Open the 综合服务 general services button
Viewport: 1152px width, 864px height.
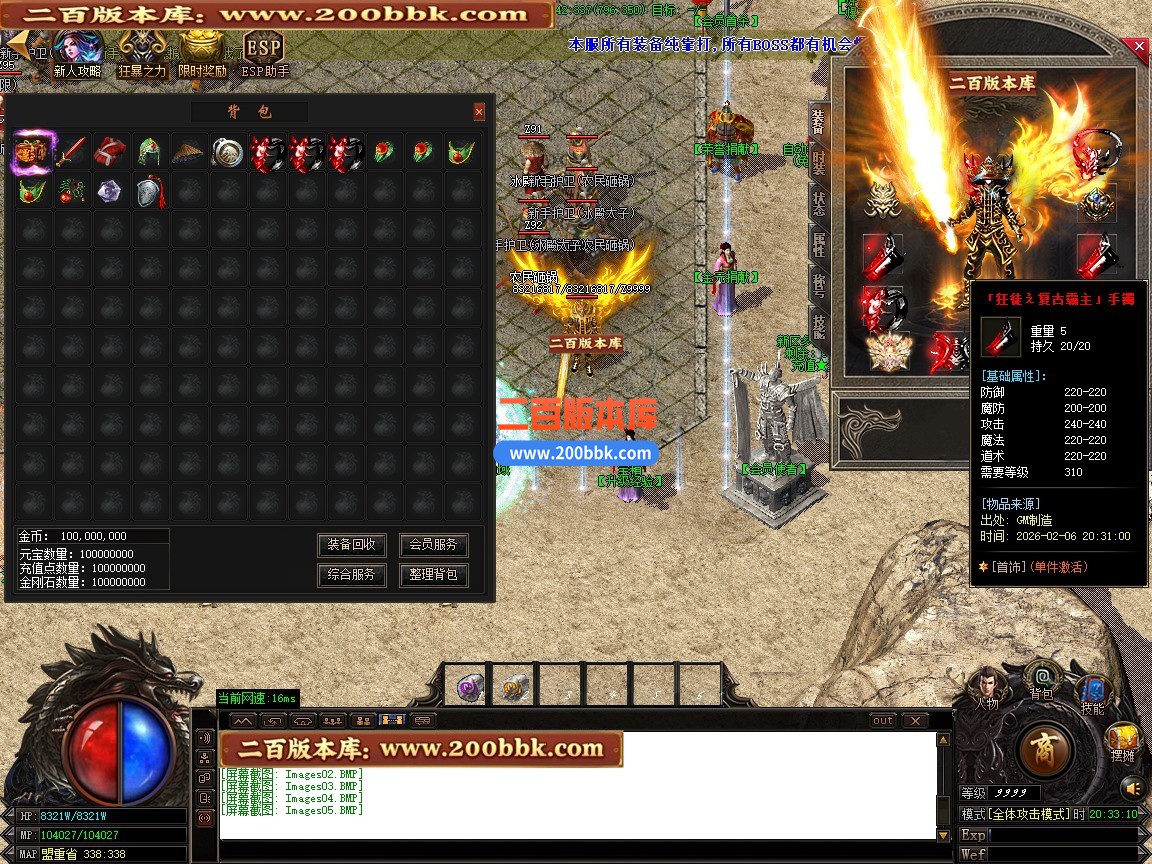coord(352,575)
